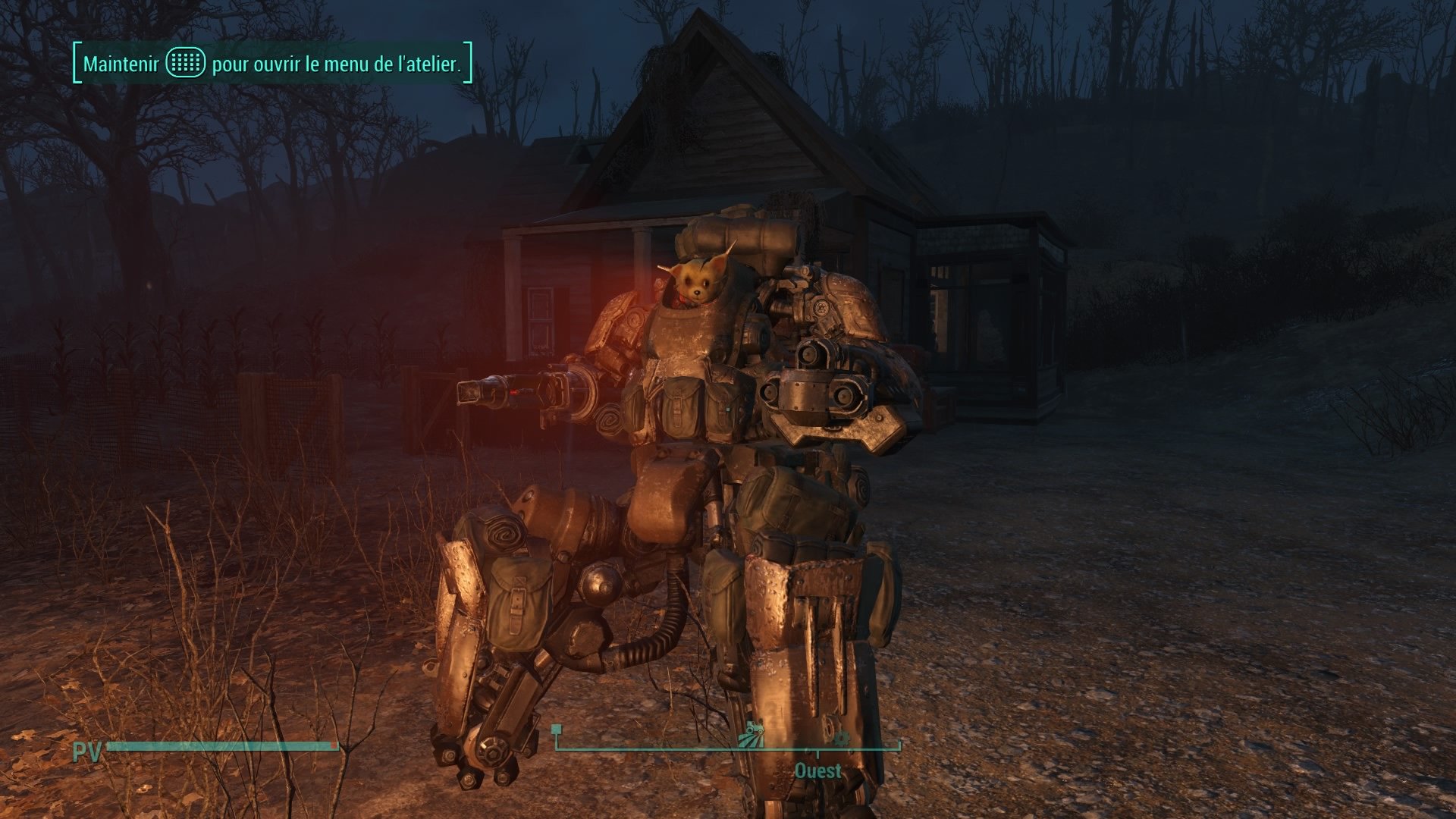Click the compass bar's center tick notch

coord(817,753)
